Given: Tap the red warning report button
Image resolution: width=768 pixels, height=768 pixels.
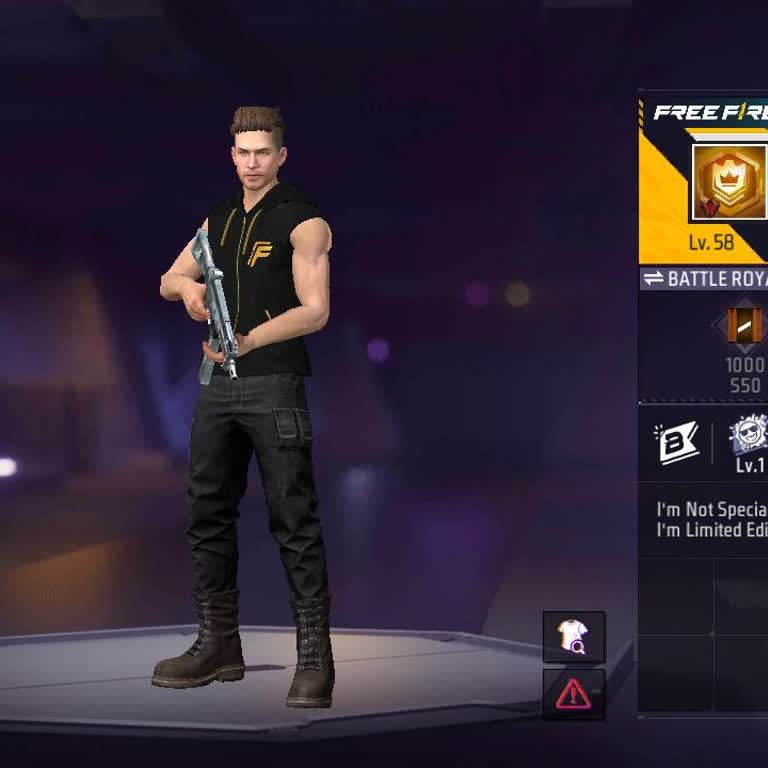Looking at the screenshot, I should pos(574,693).
